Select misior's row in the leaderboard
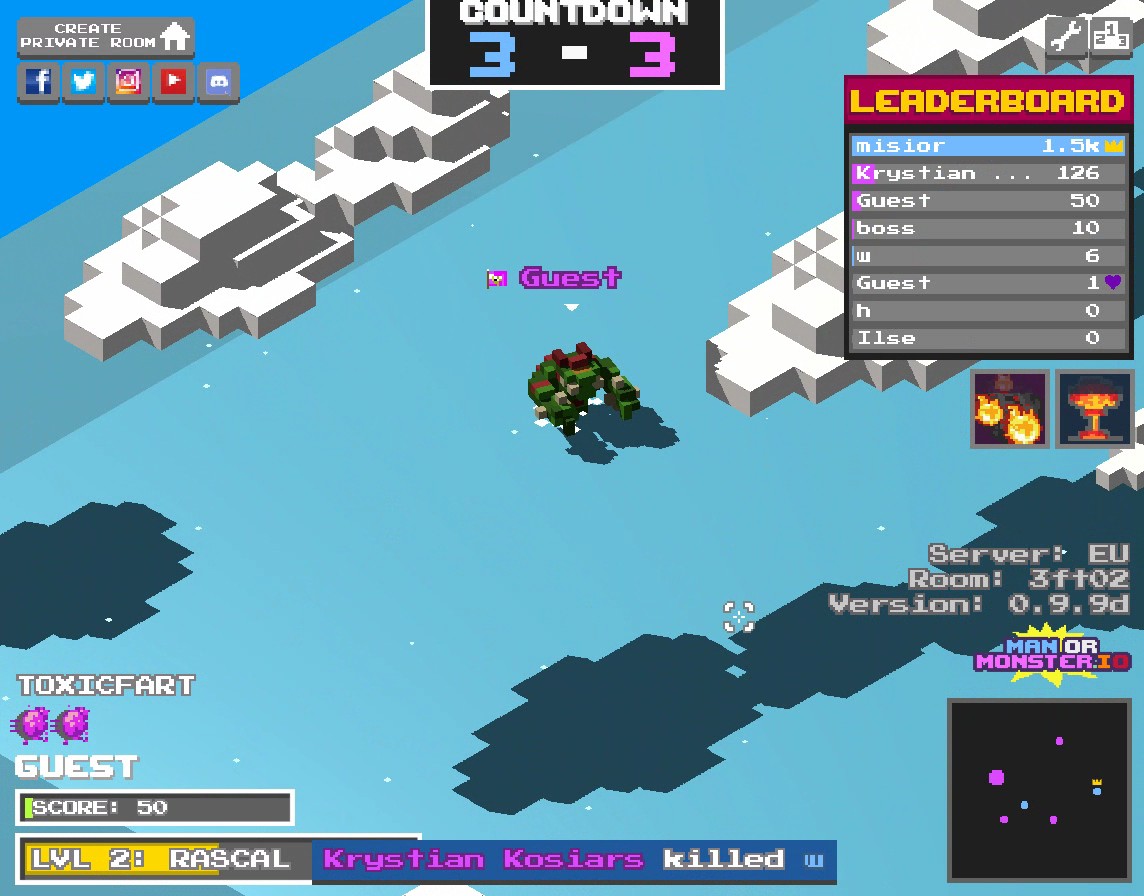Viewport: 1144px width, 896px height. (x=989, y=146)
